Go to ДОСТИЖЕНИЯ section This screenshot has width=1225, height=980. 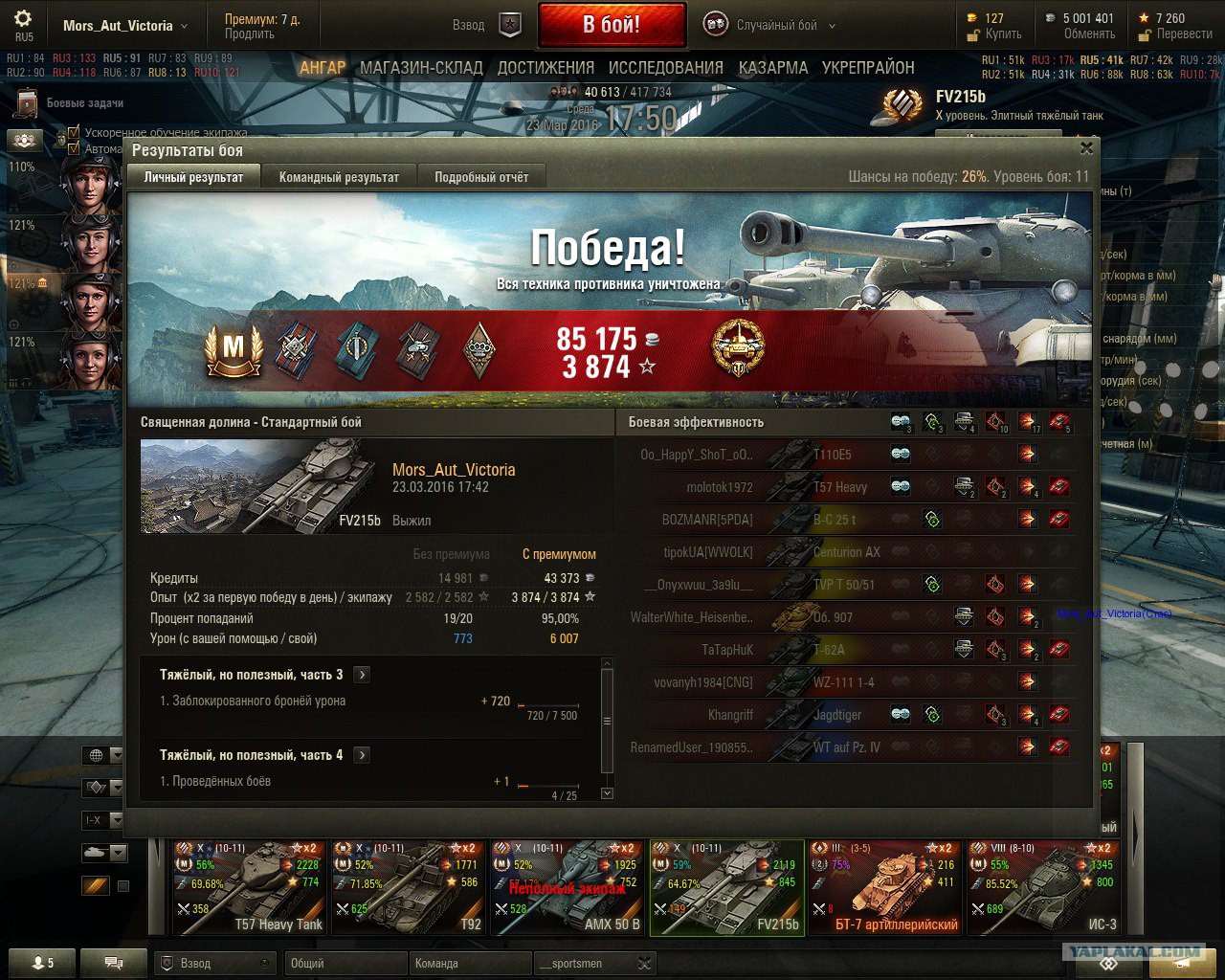[546, 68]
